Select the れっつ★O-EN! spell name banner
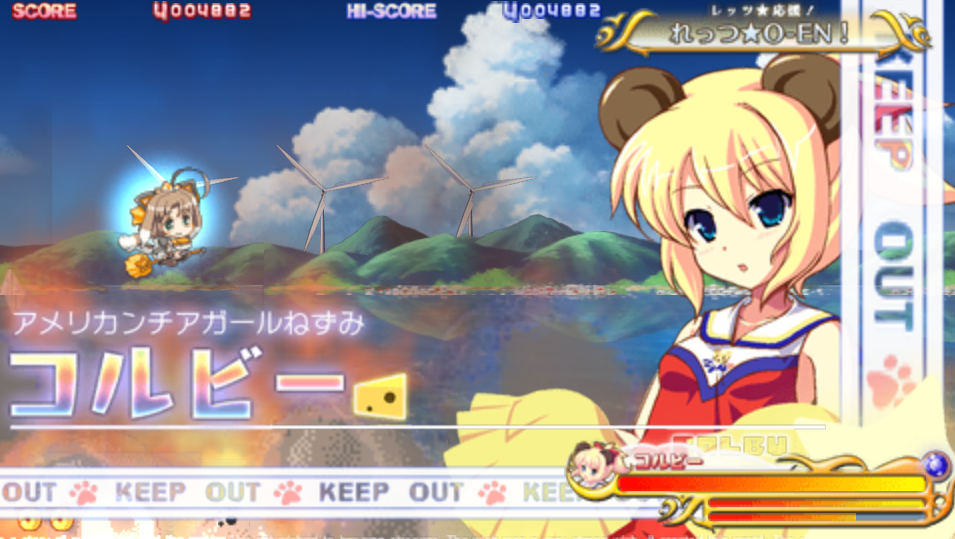The width and height of the screenshot is (955, 539). (762, 33)
